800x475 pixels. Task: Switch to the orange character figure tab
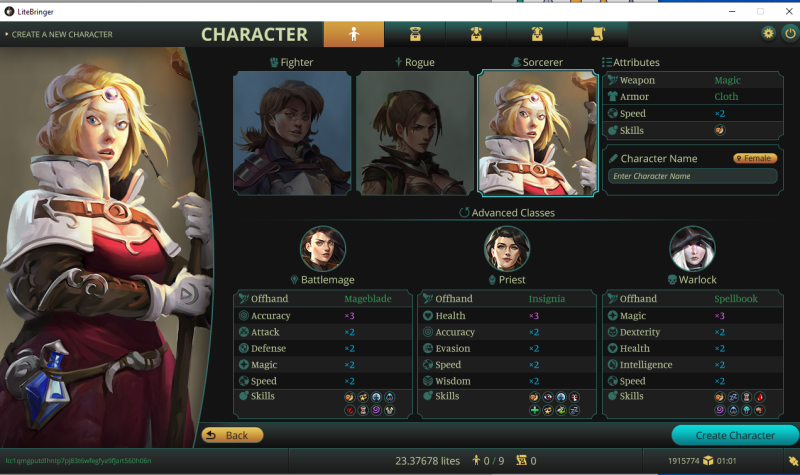[353, 33]
